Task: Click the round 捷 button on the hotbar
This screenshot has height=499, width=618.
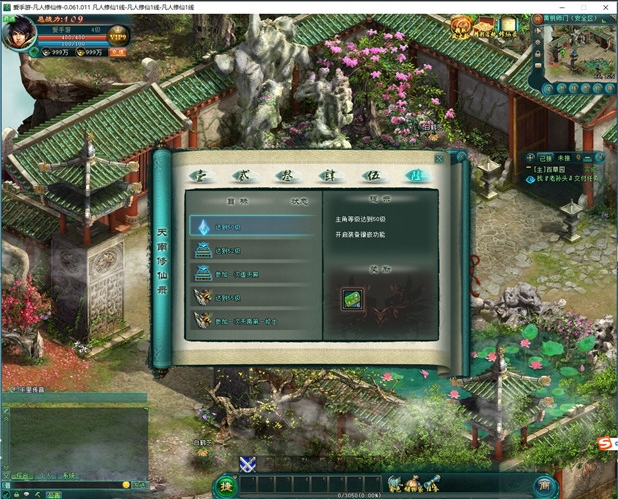Action: tap(227, 484)
